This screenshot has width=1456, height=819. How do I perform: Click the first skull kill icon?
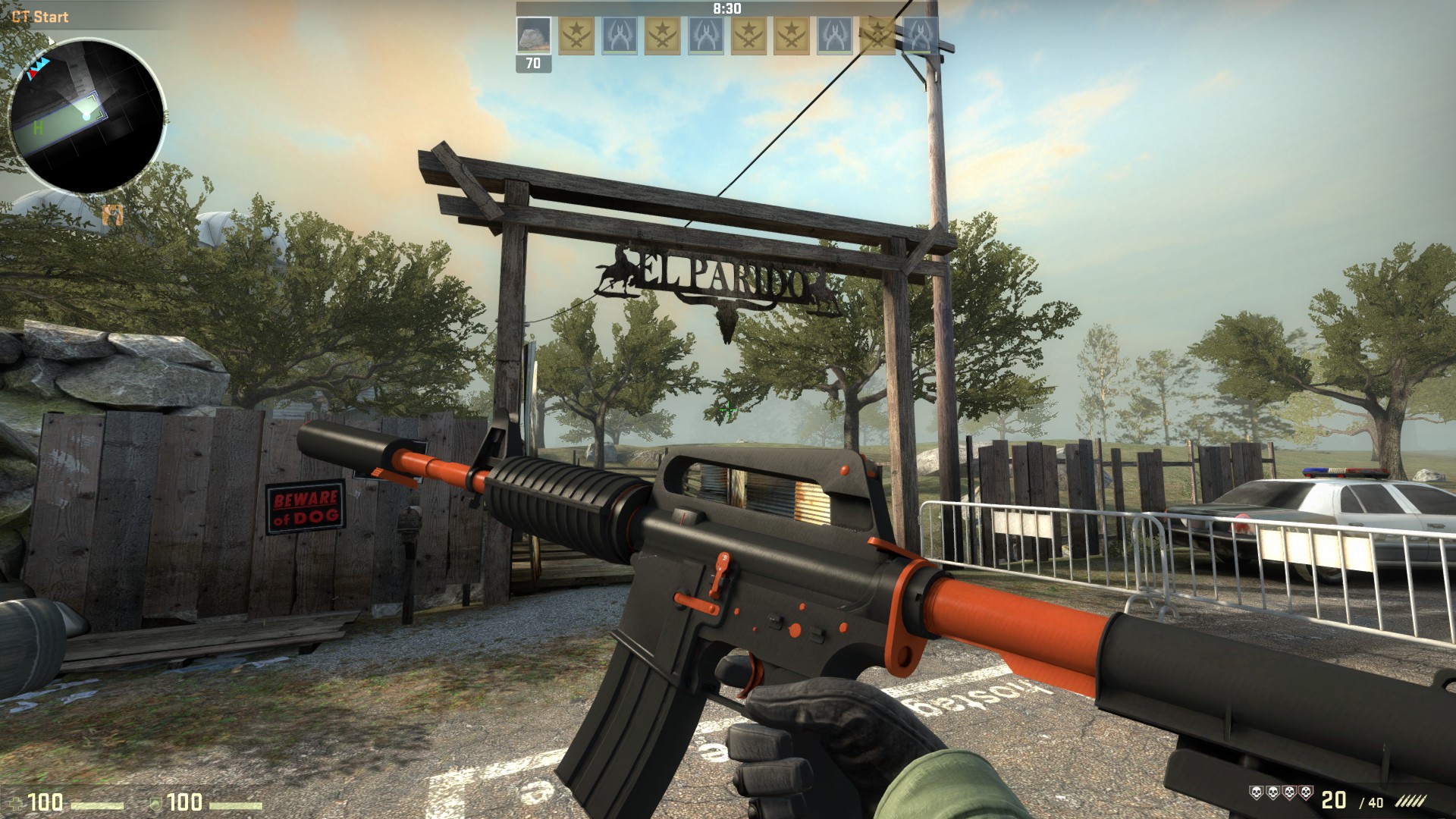[x=1256, y=792]
